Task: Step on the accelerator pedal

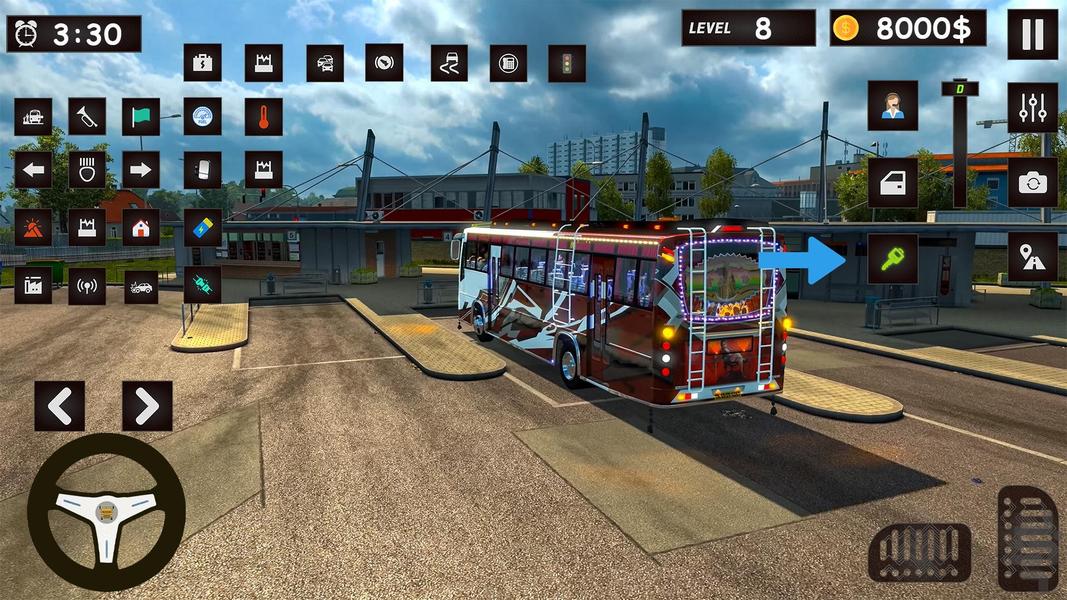Action: tap(1027, 537)
